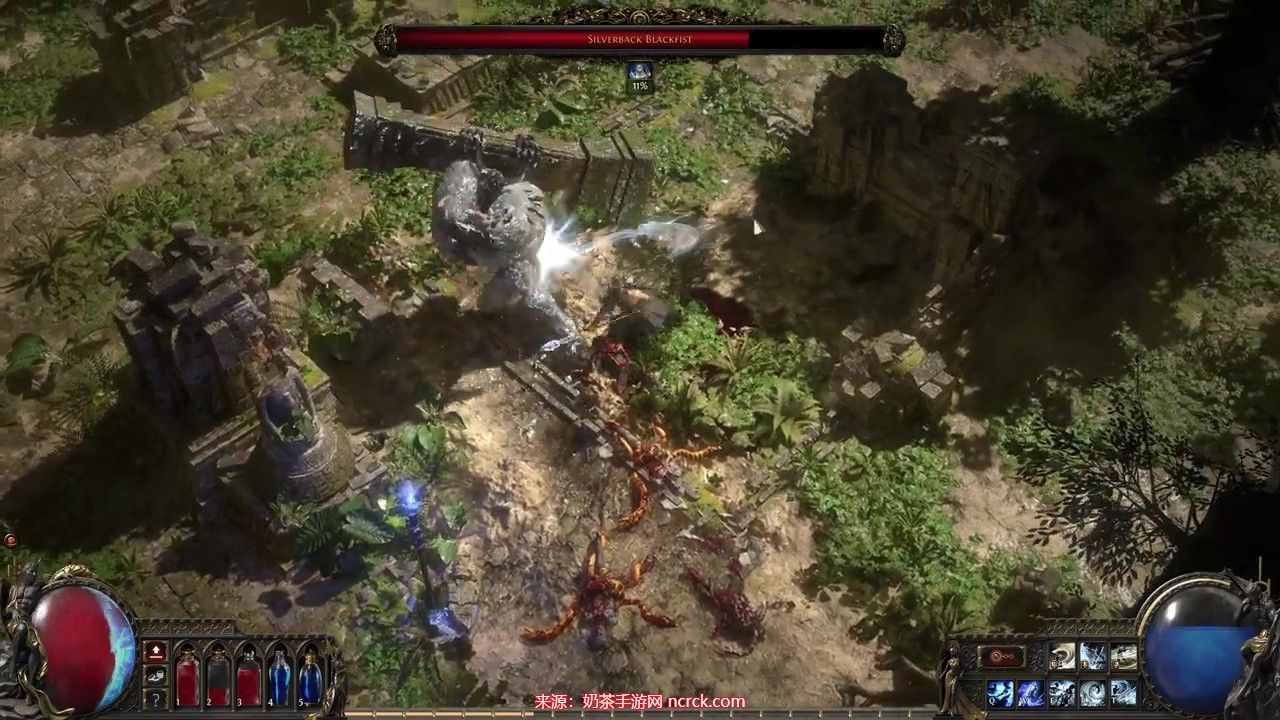
Task: Activate the E skill icon
Action: 1062,692
